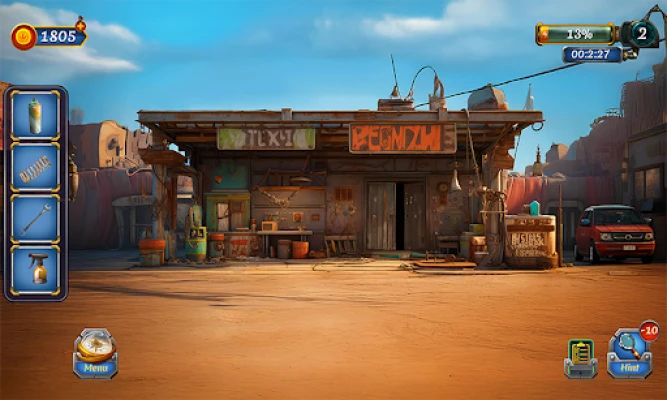Pick the wrench from the inventory
This screenshot has width=667, height=400.
point(36,219)
